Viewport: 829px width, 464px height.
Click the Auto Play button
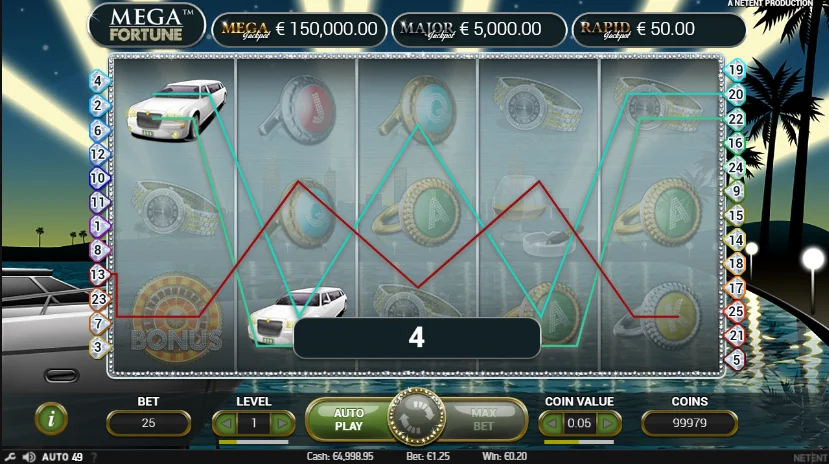coord(348,419)
